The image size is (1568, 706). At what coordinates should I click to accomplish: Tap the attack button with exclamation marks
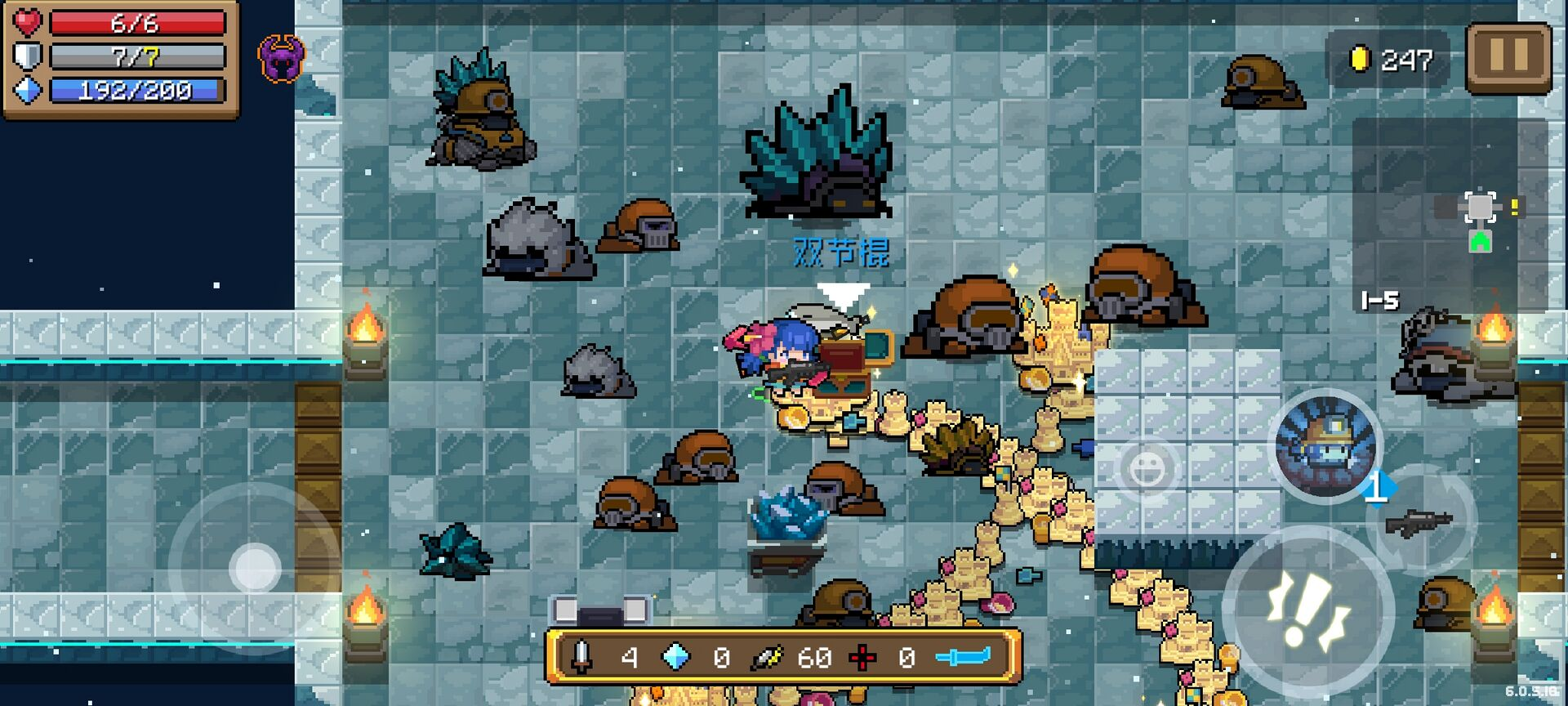[x=1307, y=612]
